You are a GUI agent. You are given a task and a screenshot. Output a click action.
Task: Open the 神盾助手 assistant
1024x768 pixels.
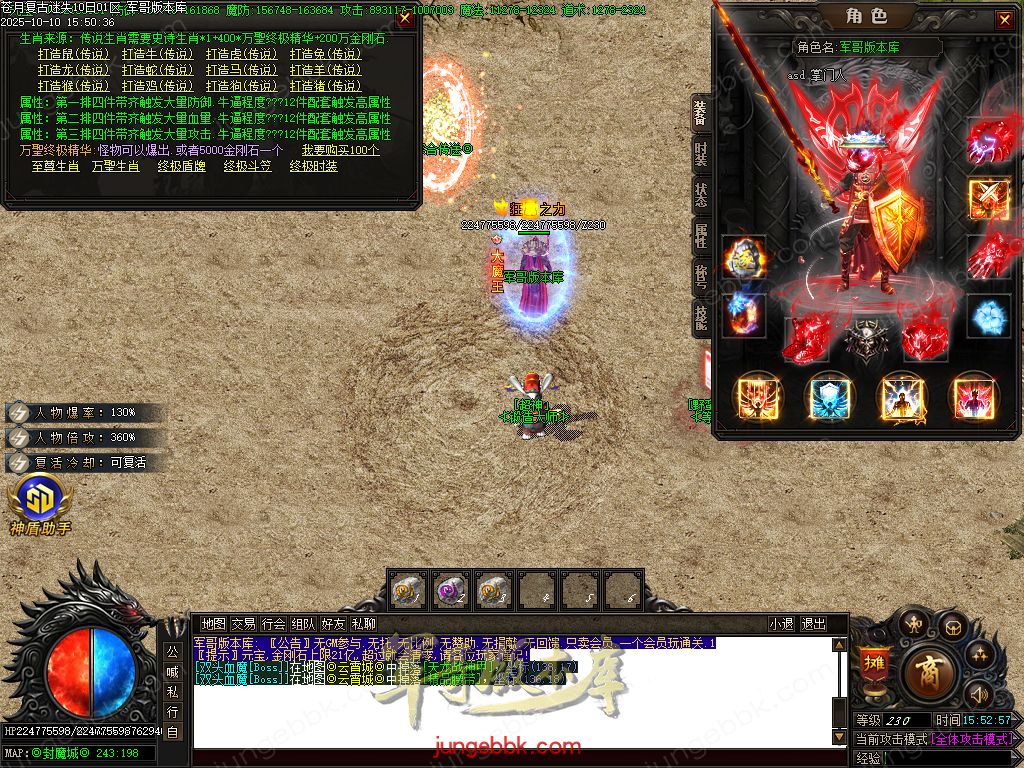(39, 506)
